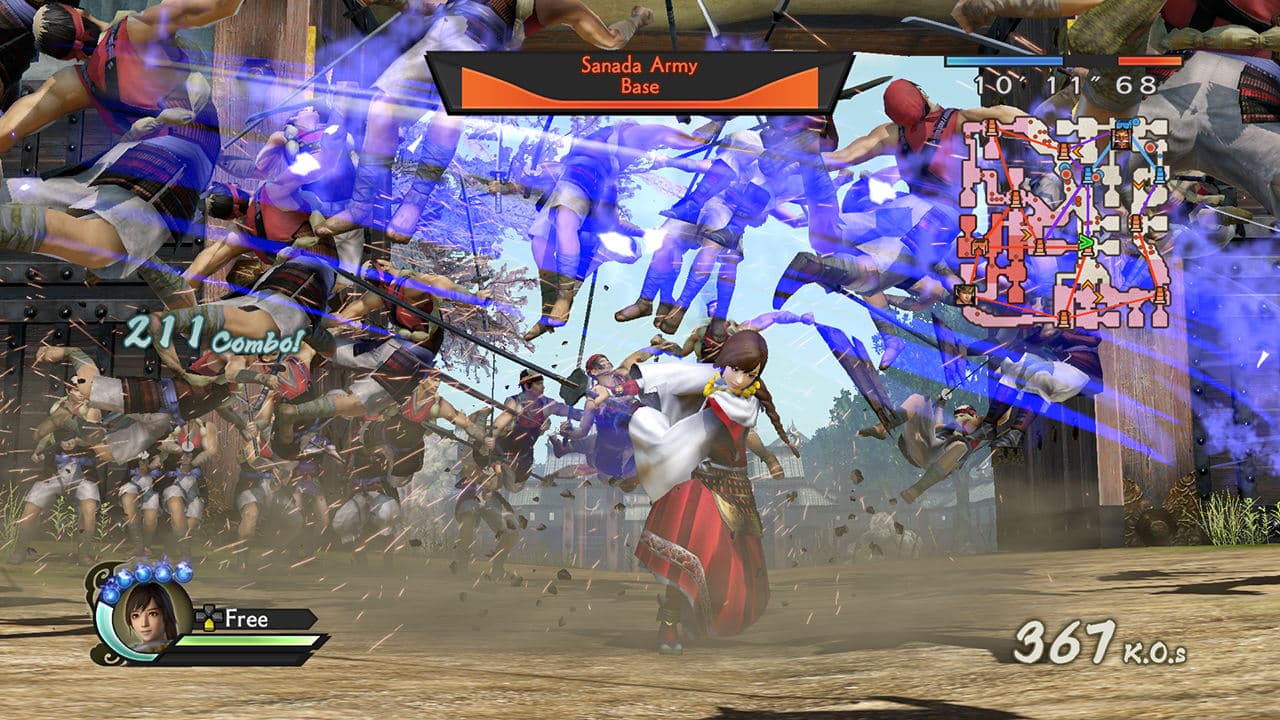Select the bottom-center gate icon on the minimap

pos(1064,316)
